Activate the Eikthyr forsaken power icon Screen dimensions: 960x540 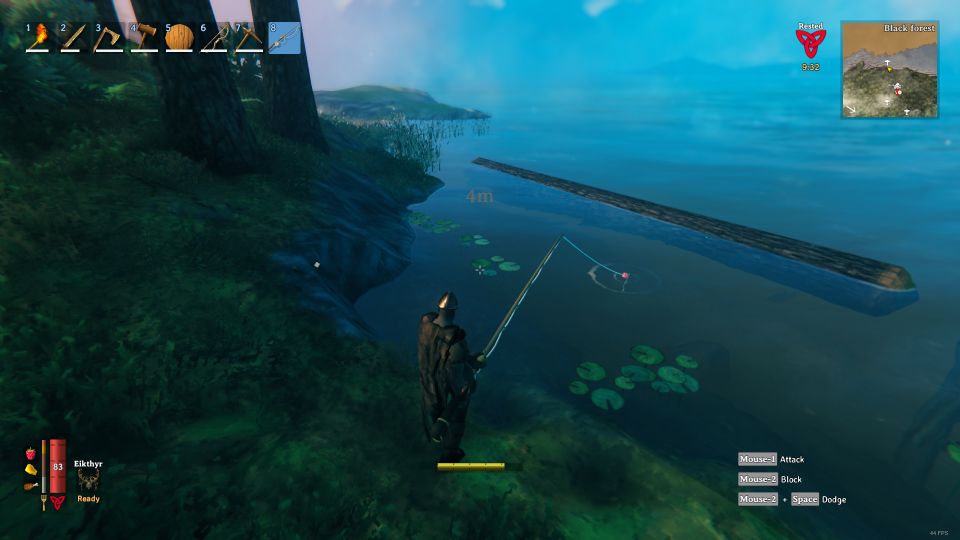click(x=88, y=481)
